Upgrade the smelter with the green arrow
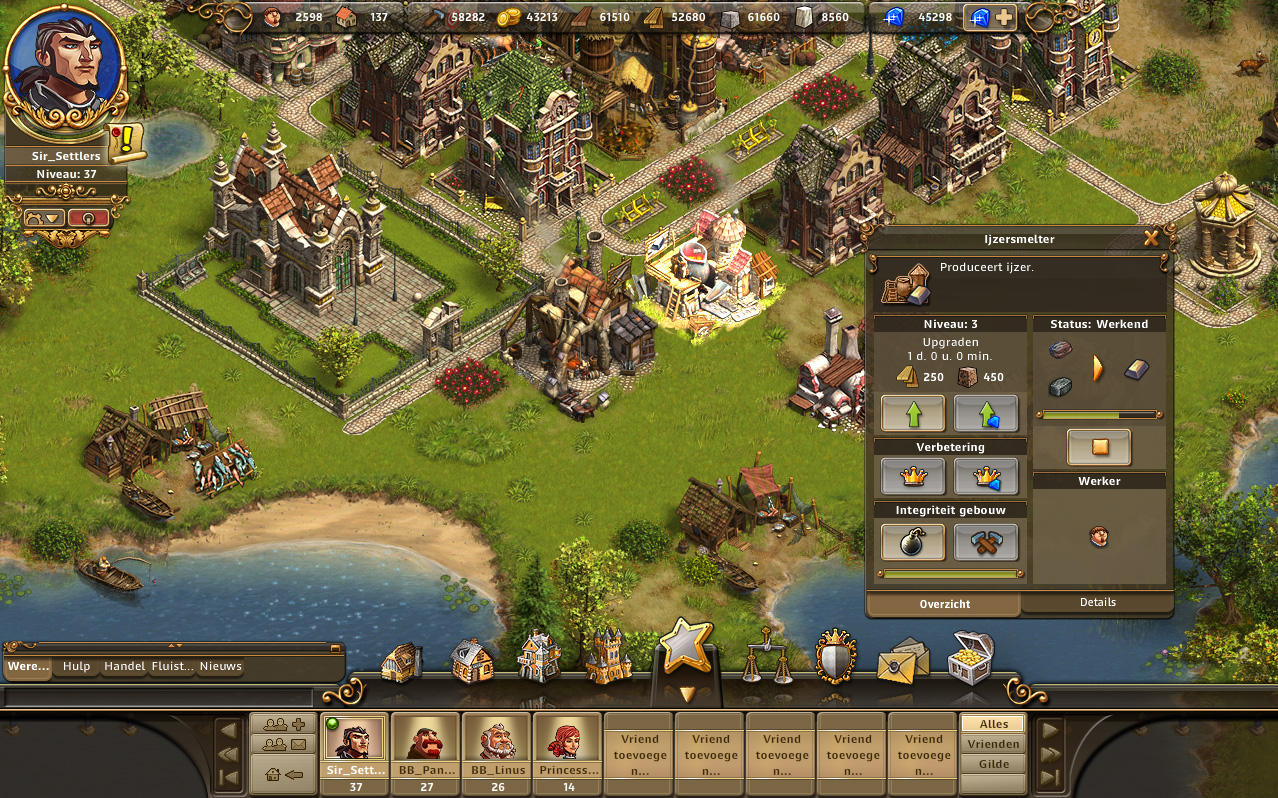This screenshot has height=798, width=1278. tap(912, 412)
